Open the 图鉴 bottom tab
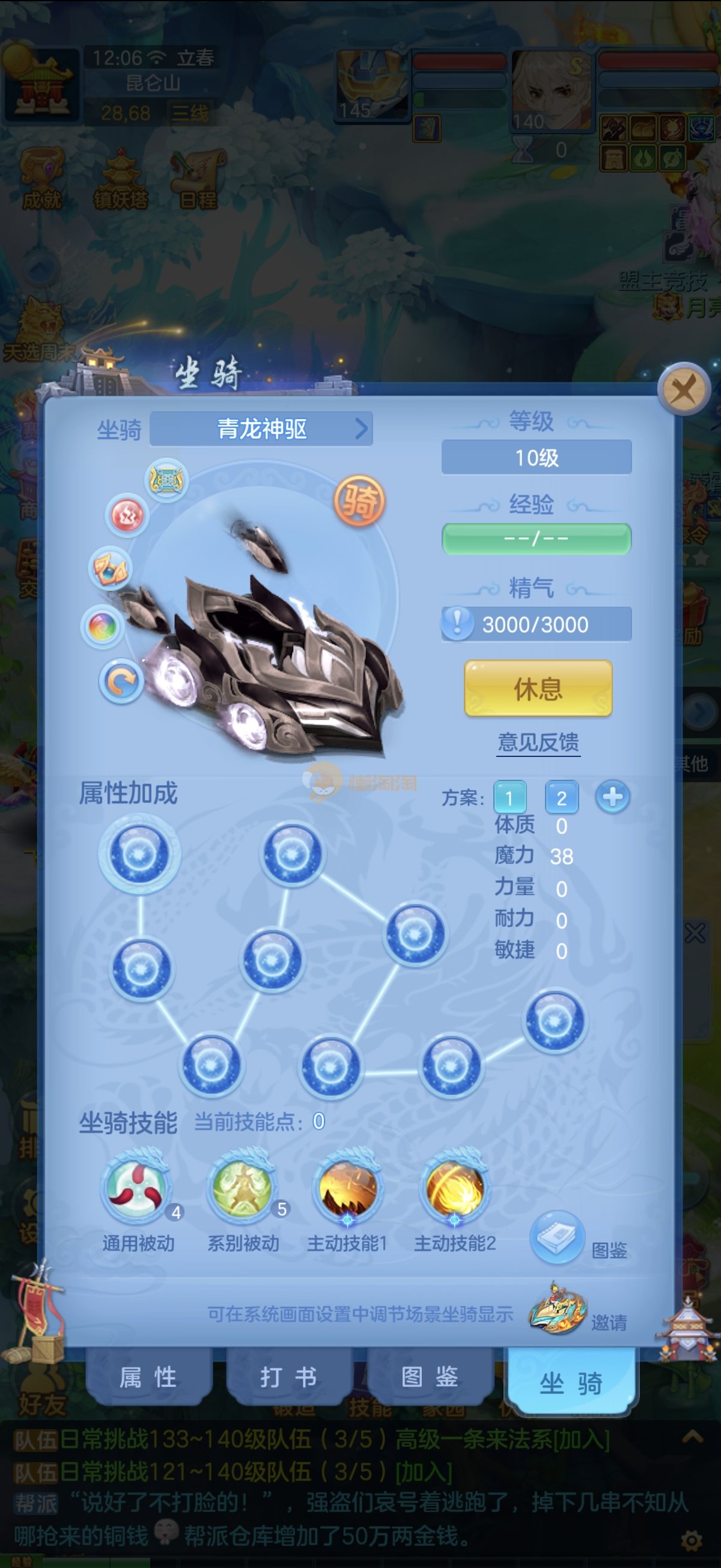The image size is (721, 1568). [x=430, y=1377]
